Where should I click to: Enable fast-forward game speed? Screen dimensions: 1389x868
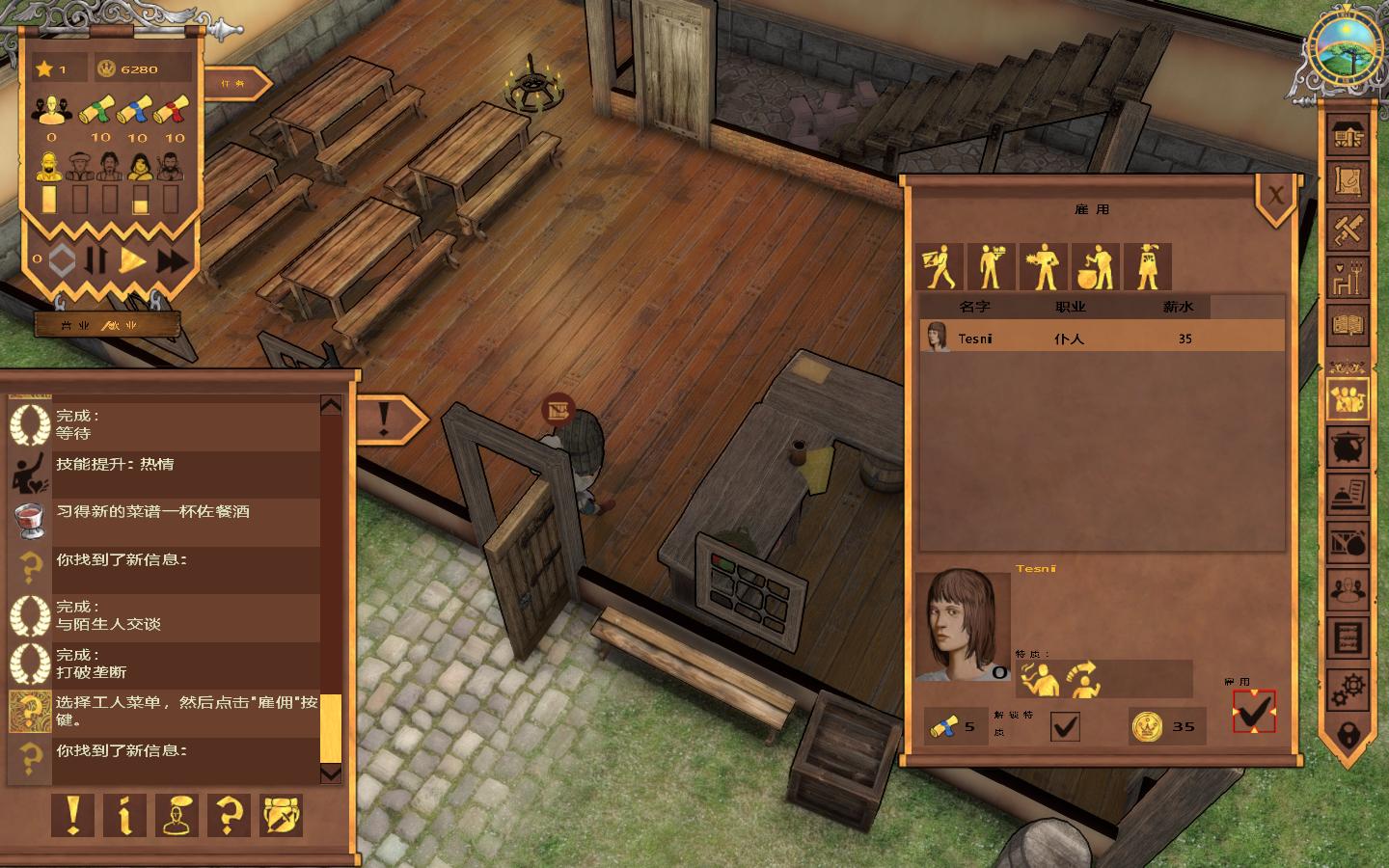[172, 259]
